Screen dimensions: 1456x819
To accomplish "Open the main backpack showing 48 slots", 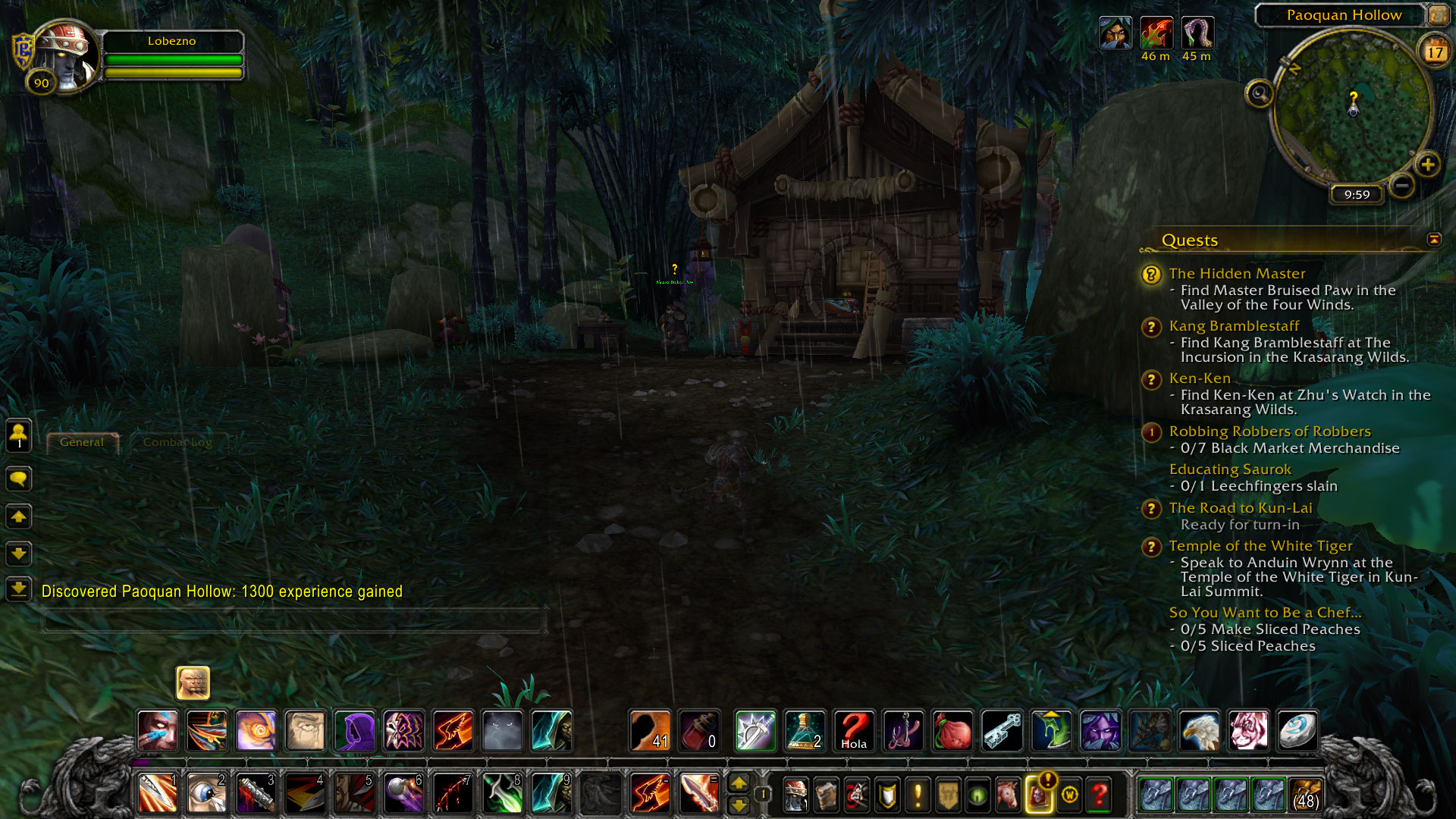I will [x=1305, y=795].
